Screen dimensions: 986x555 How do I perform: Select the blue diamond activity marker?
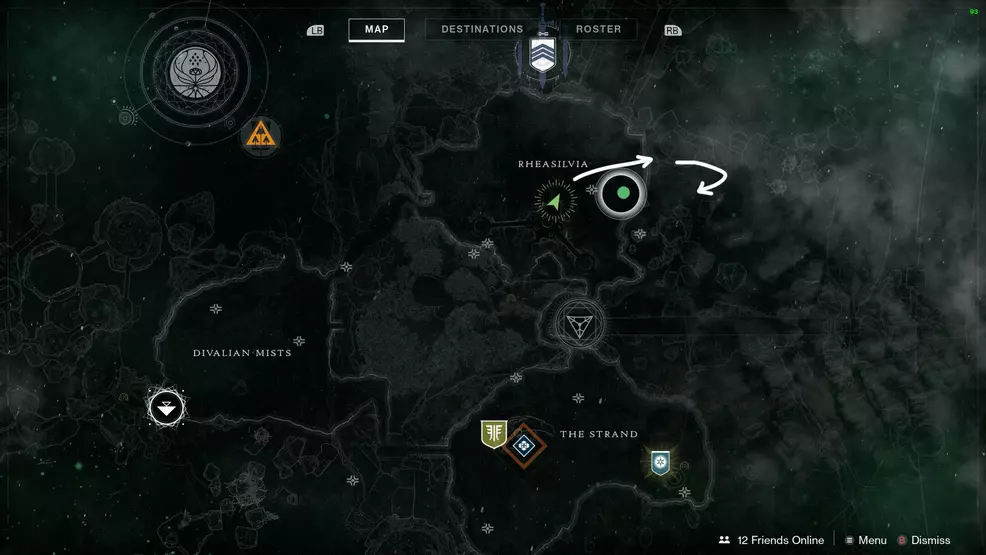pos(524,443)
